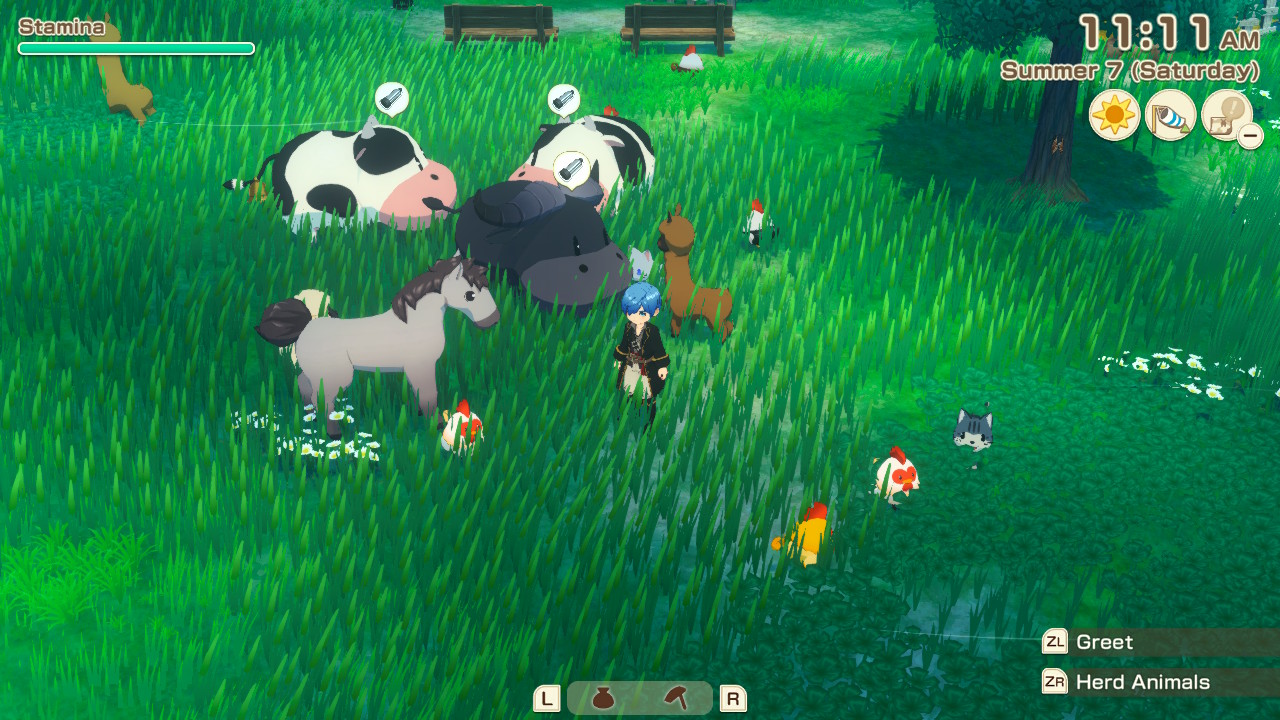Click the milk bubble above the left cow

394,99
